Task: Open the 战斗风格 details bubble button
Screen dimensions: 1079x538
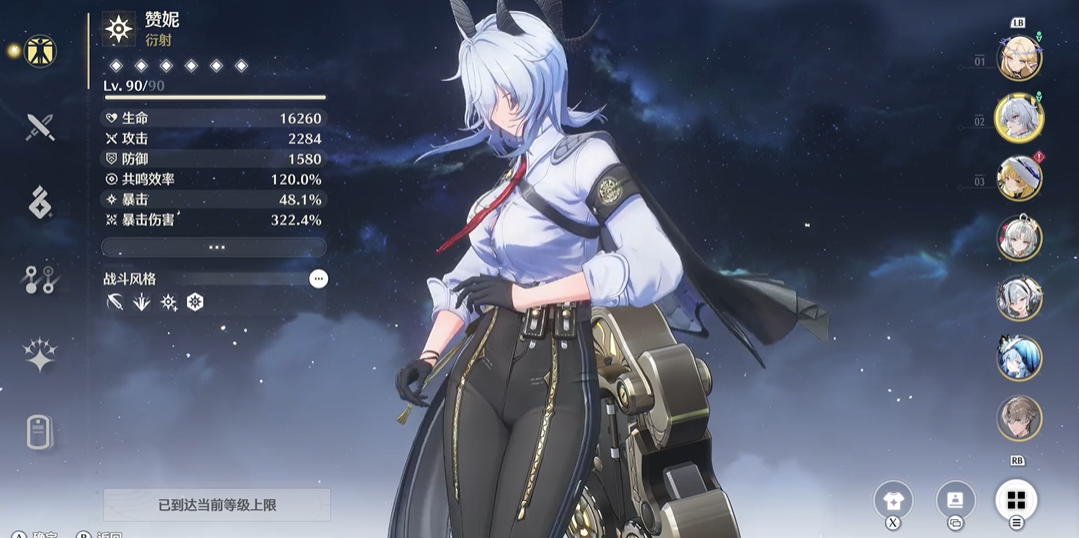Action: click(318, 279)
